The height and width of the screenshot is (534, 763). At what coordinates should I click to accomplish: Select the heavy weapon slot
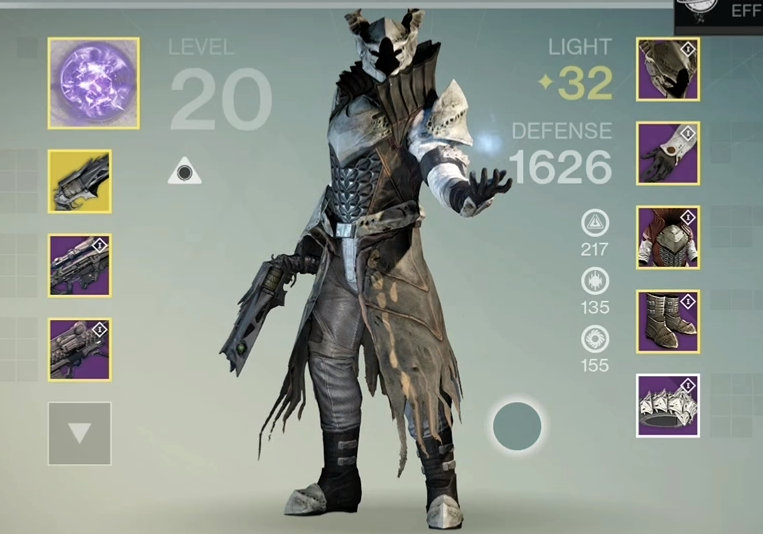[79, 349]
